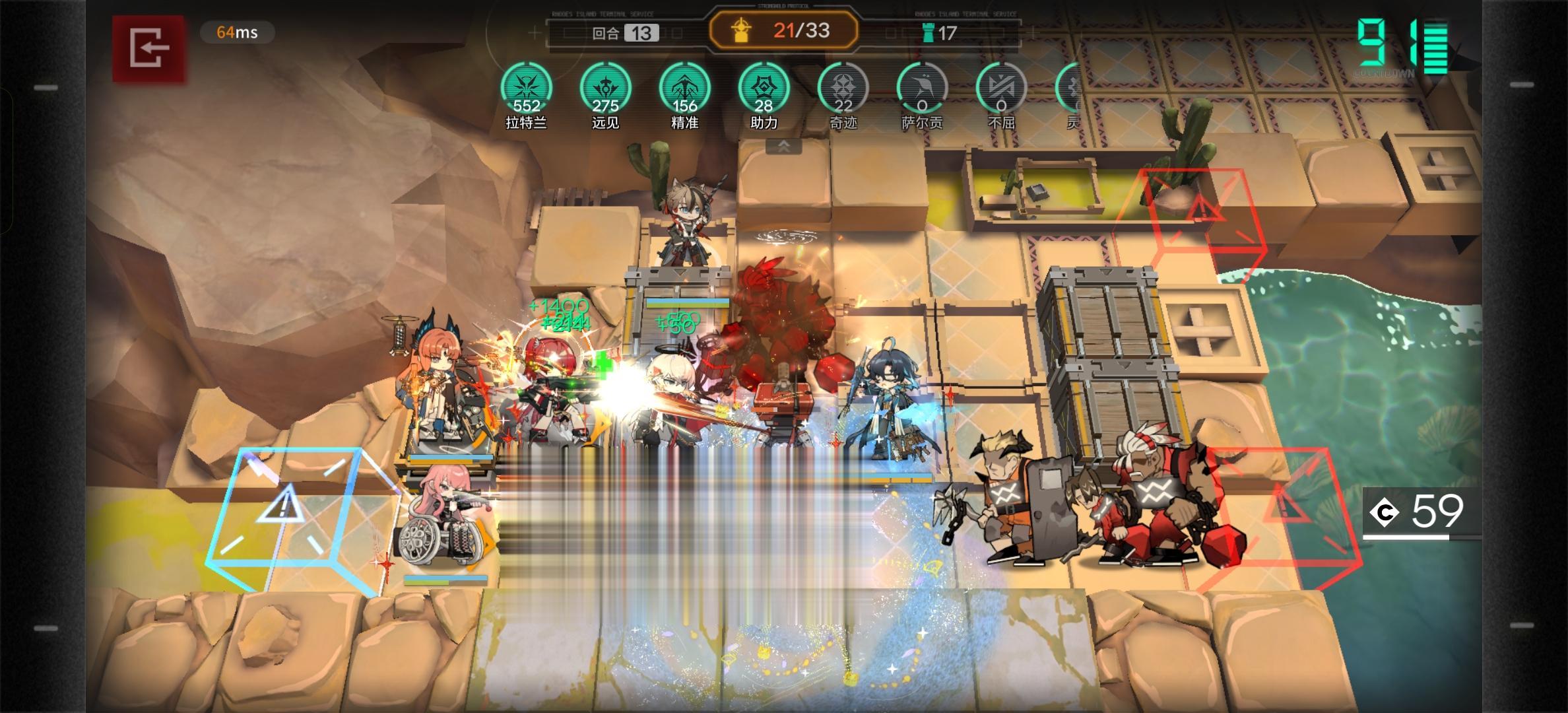Collapse the synergy bar with chevron arrow

[783, 147]
